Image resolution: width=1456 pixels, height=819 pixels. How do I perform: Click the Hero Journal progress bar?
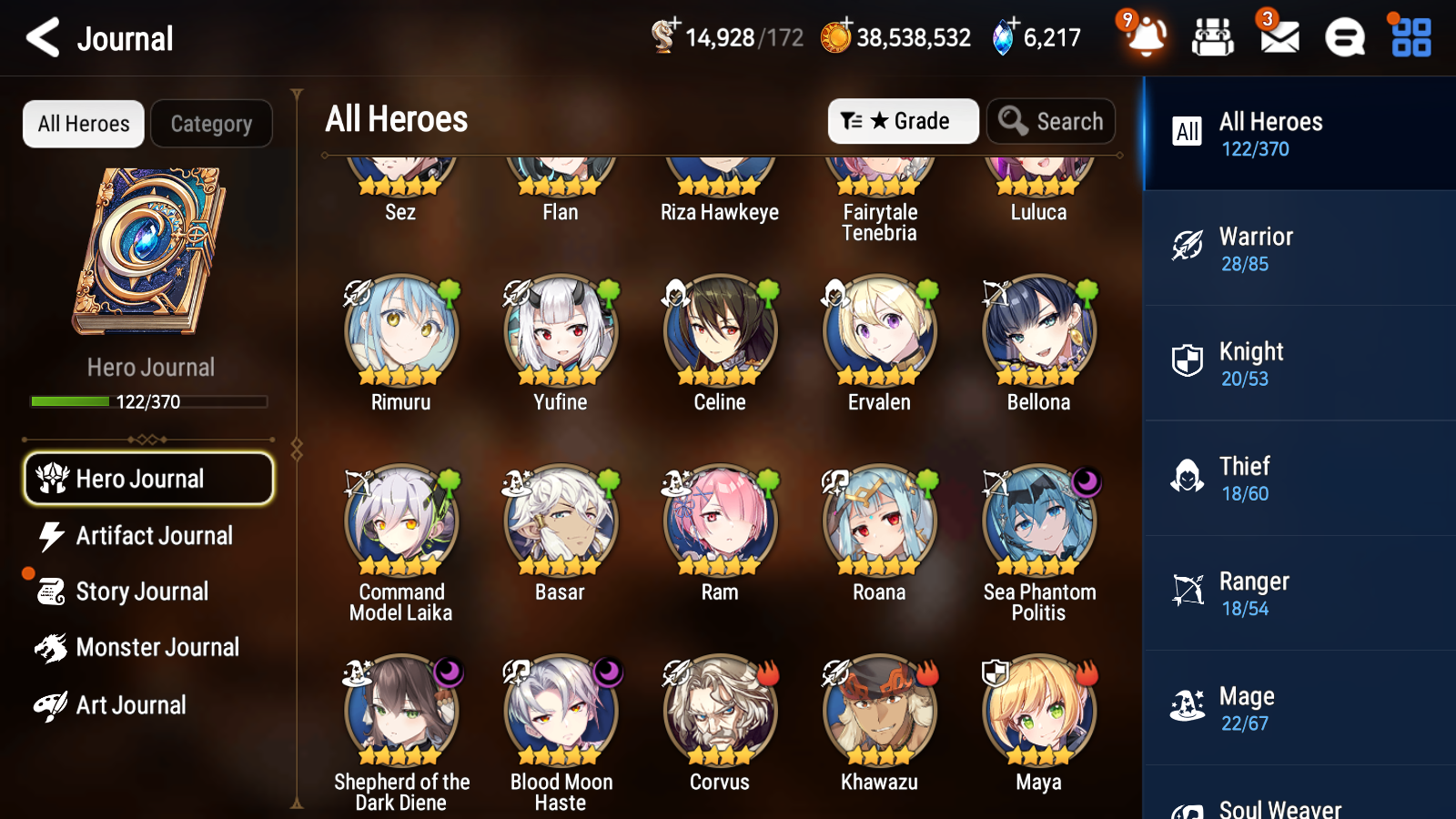click(x=149, y=401)
